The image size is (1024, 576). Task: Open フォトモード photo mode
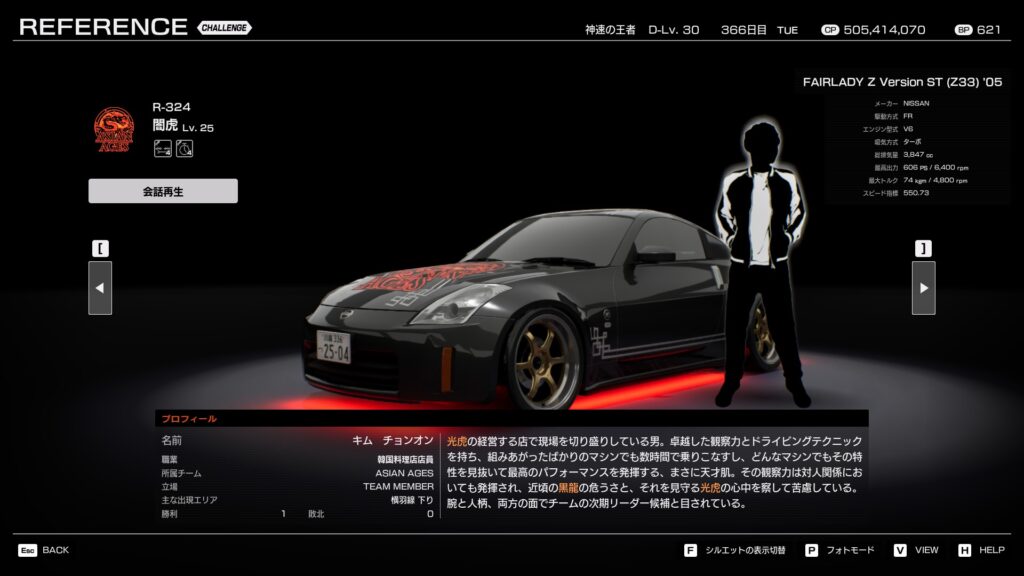tap(840, 550)
